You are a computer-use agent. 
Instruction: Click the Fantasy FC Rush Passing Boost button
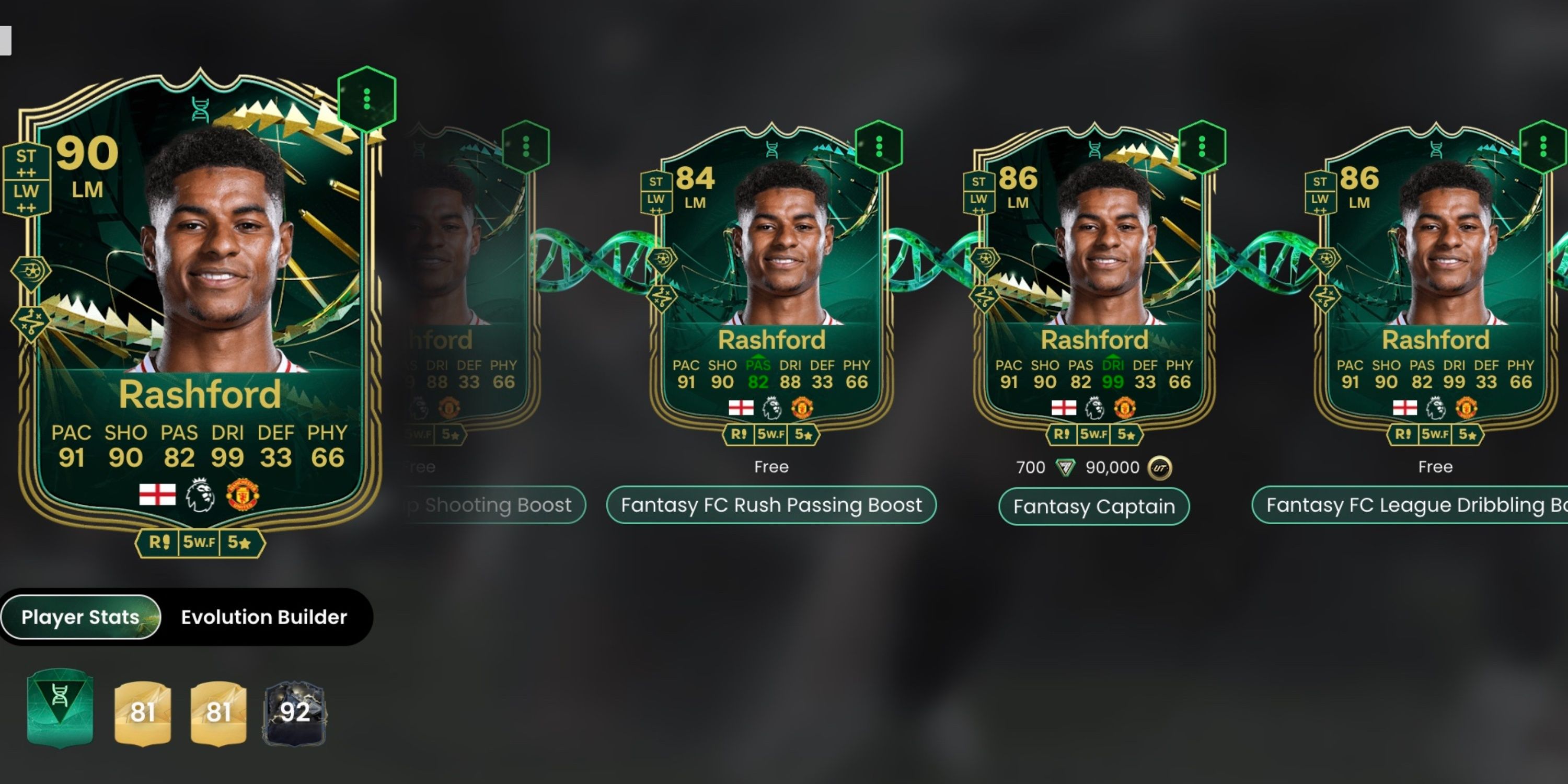(x=771, y=504)
